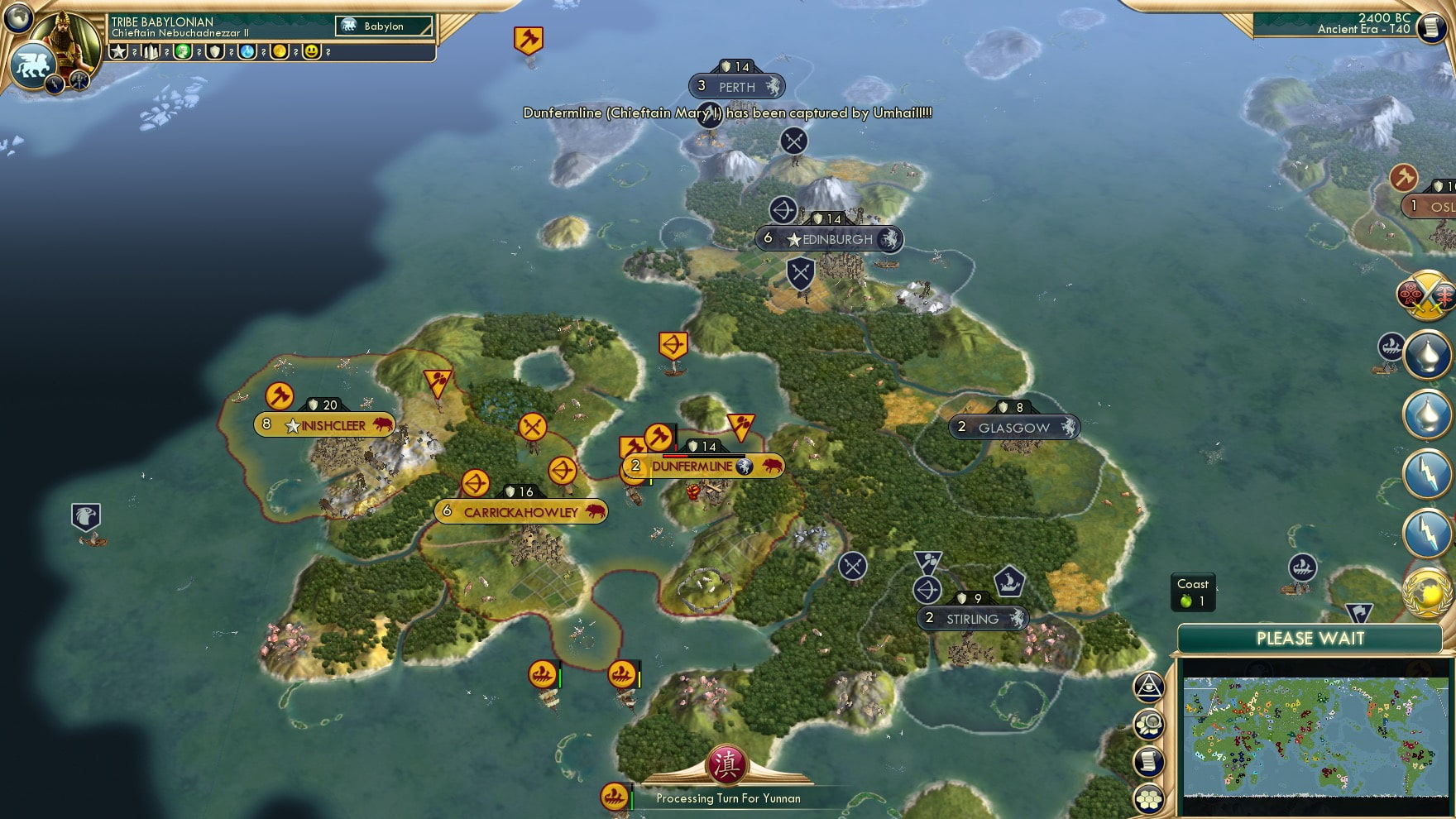Click a lightning unit-needs-orders notification icon
The width and height of the screenshot is (1456, 819).
pyautogui.click(x=1428, y=474)
